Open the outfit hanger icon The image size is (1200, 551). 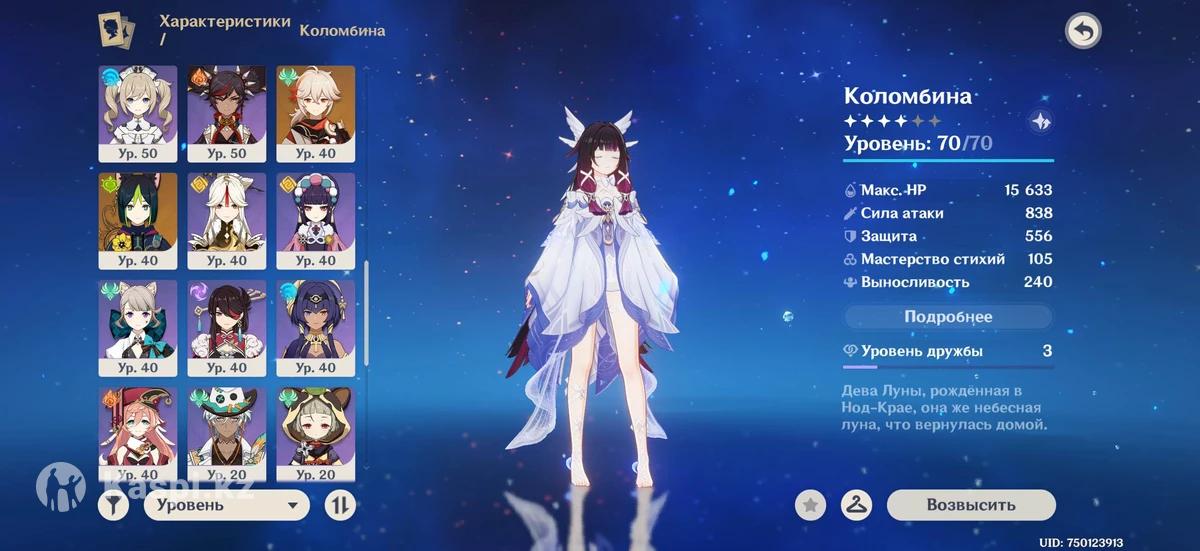pyautogui.click(x=856, y=505)
